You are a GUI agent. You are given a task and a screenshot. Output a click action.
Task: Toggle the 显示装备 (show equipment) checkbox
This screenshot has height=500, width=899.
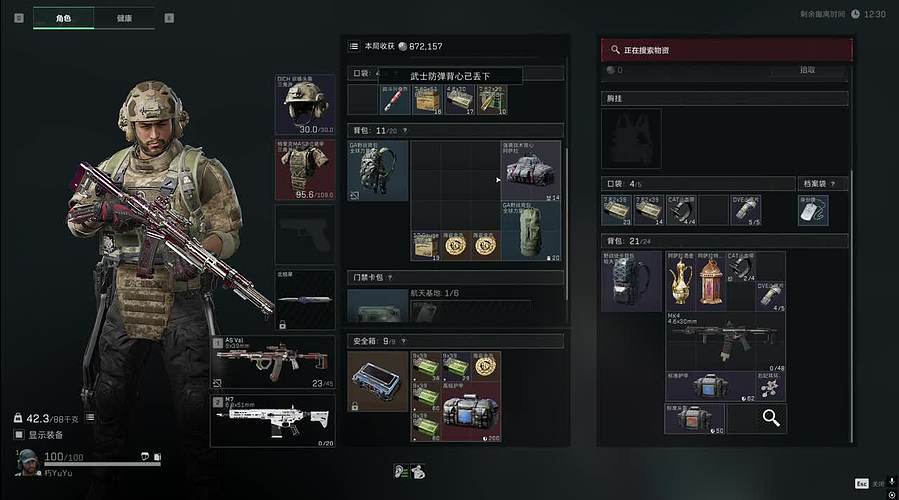pyautogui.click(x=19, y=435)
